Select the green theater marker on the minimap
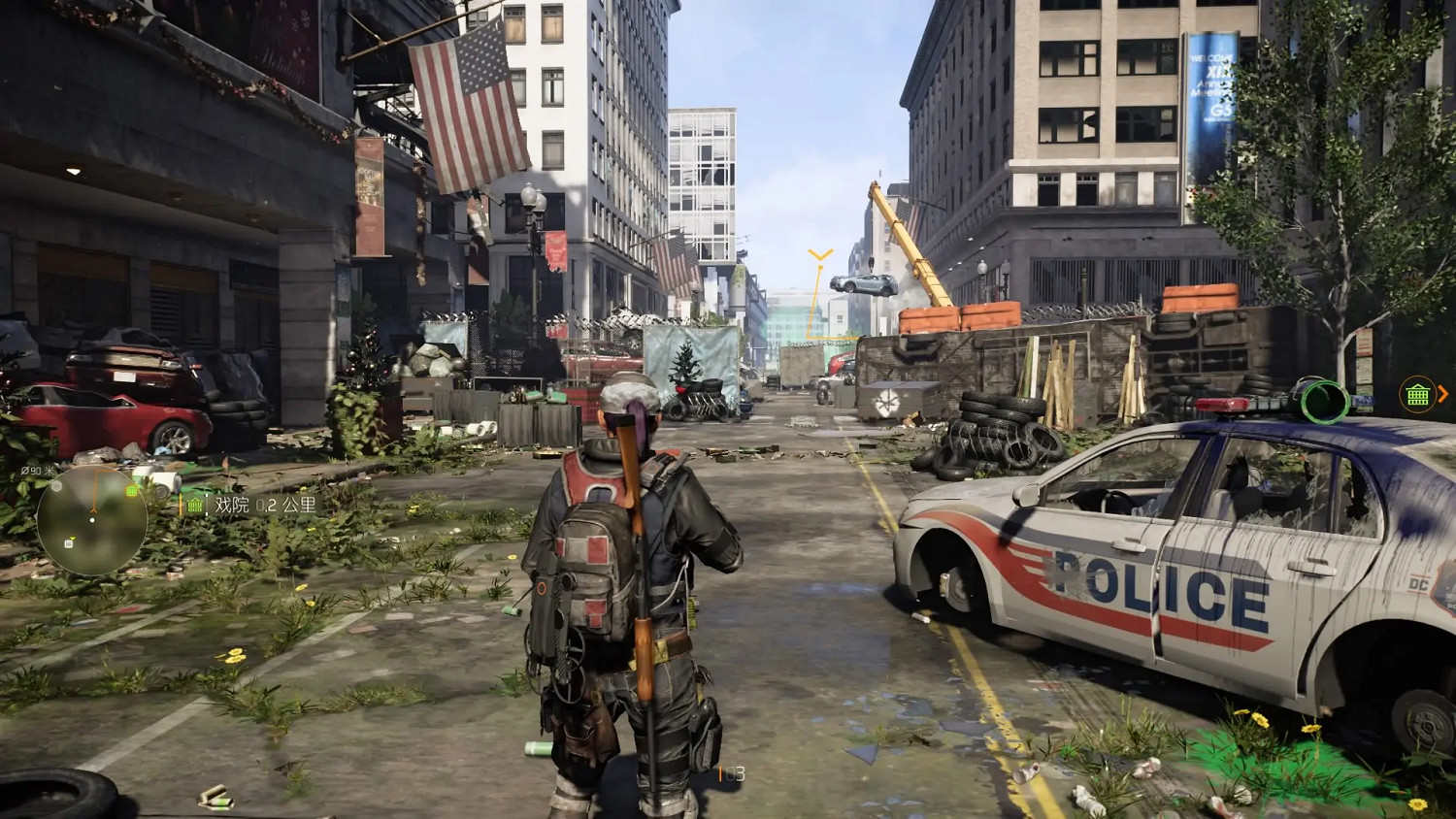Screen dimensions: 1456x819 [x=131, y=490]
